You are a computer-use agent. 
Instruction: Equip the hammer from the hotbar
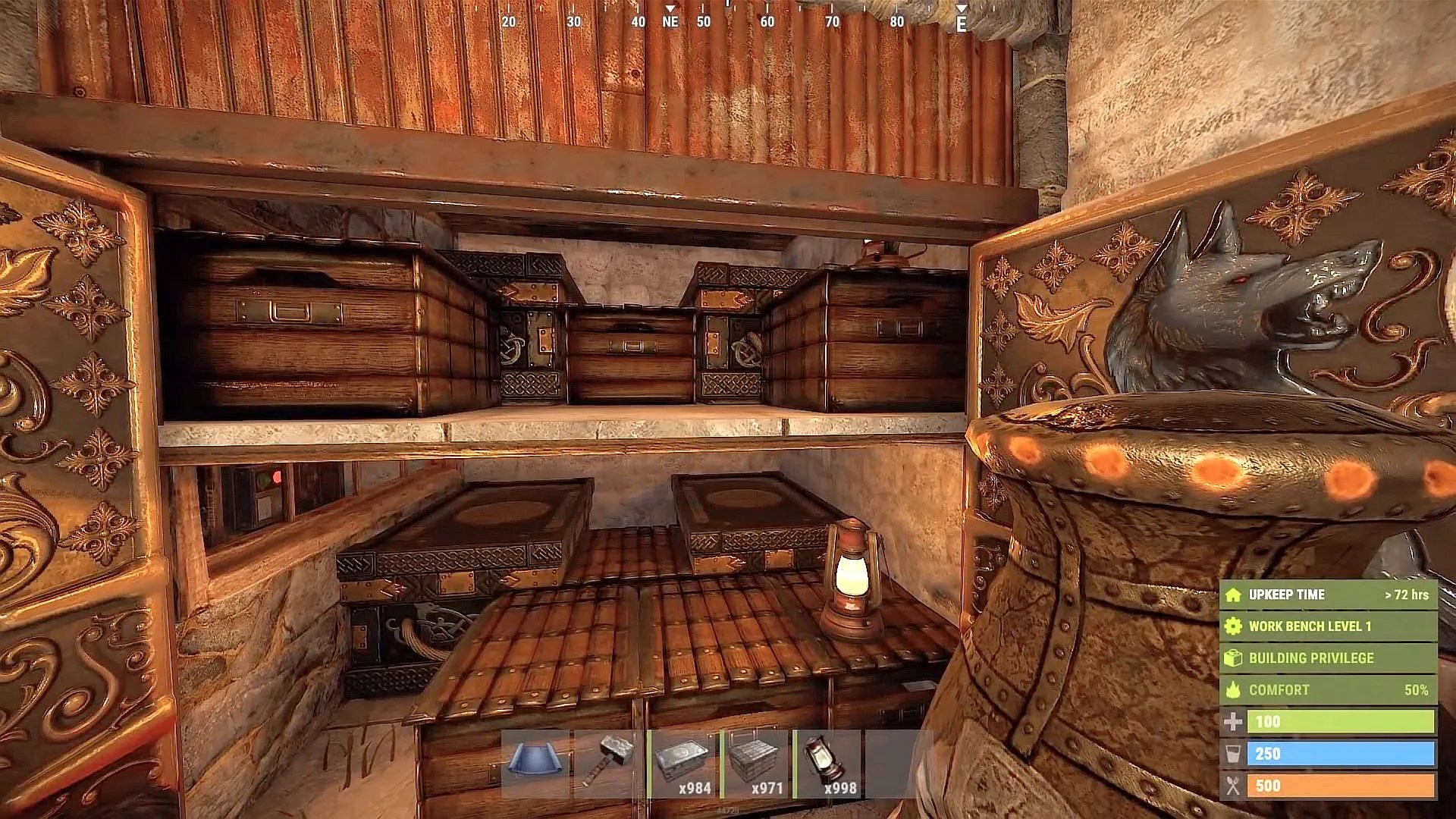coord(609,763)
